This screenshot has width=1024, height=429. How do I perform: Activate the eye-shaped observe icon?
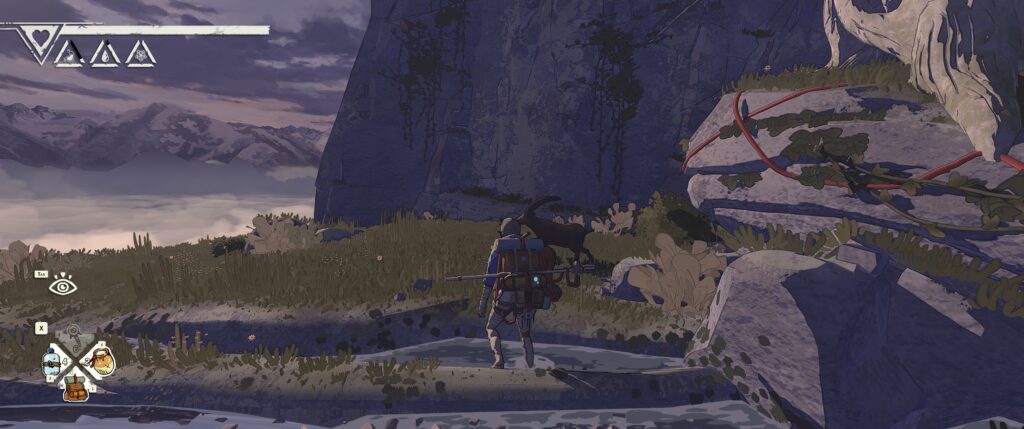pos(64,285)
